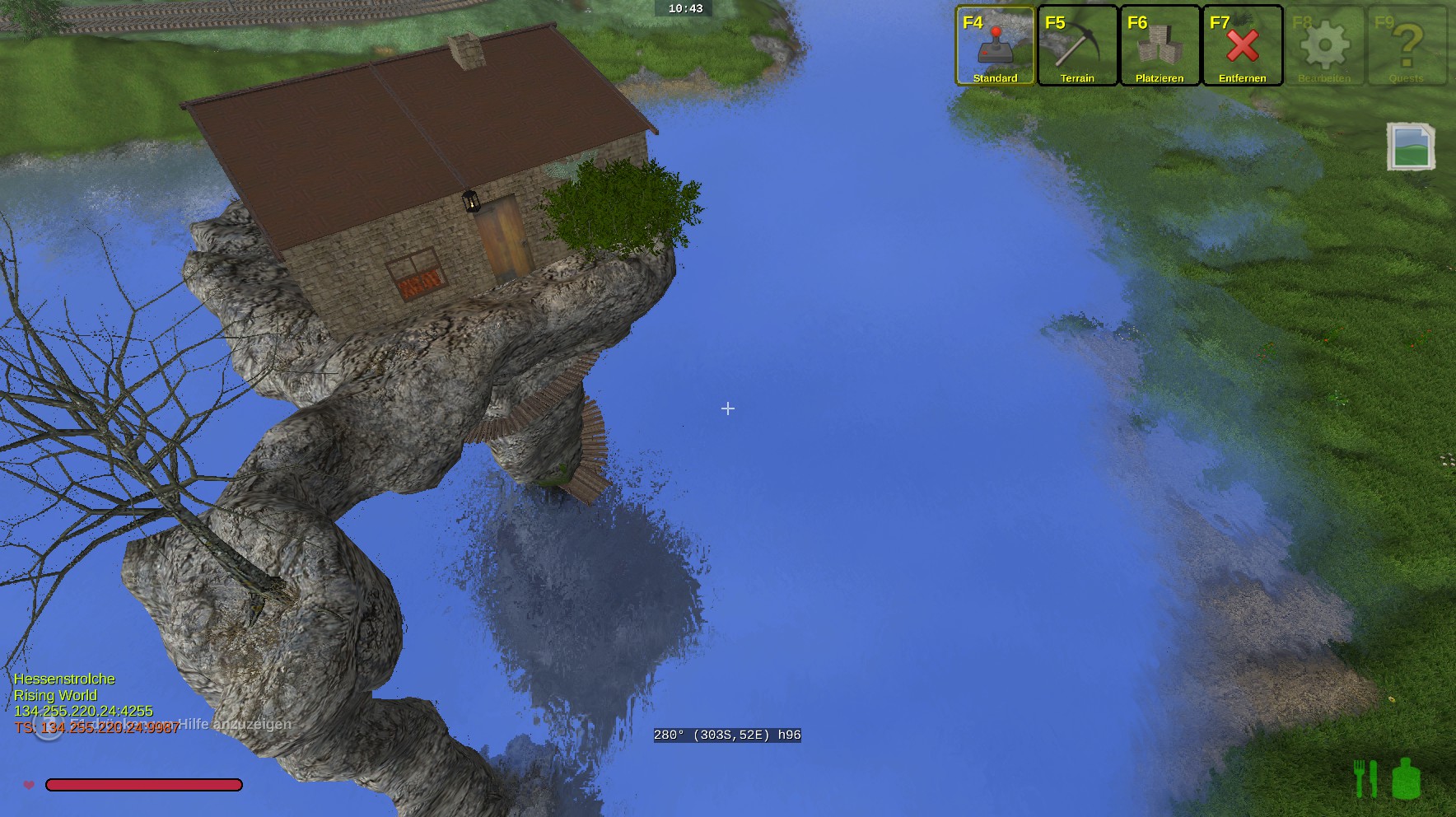Open the F8 Bearbeiten gear tool

click(x=1324, y=46)
